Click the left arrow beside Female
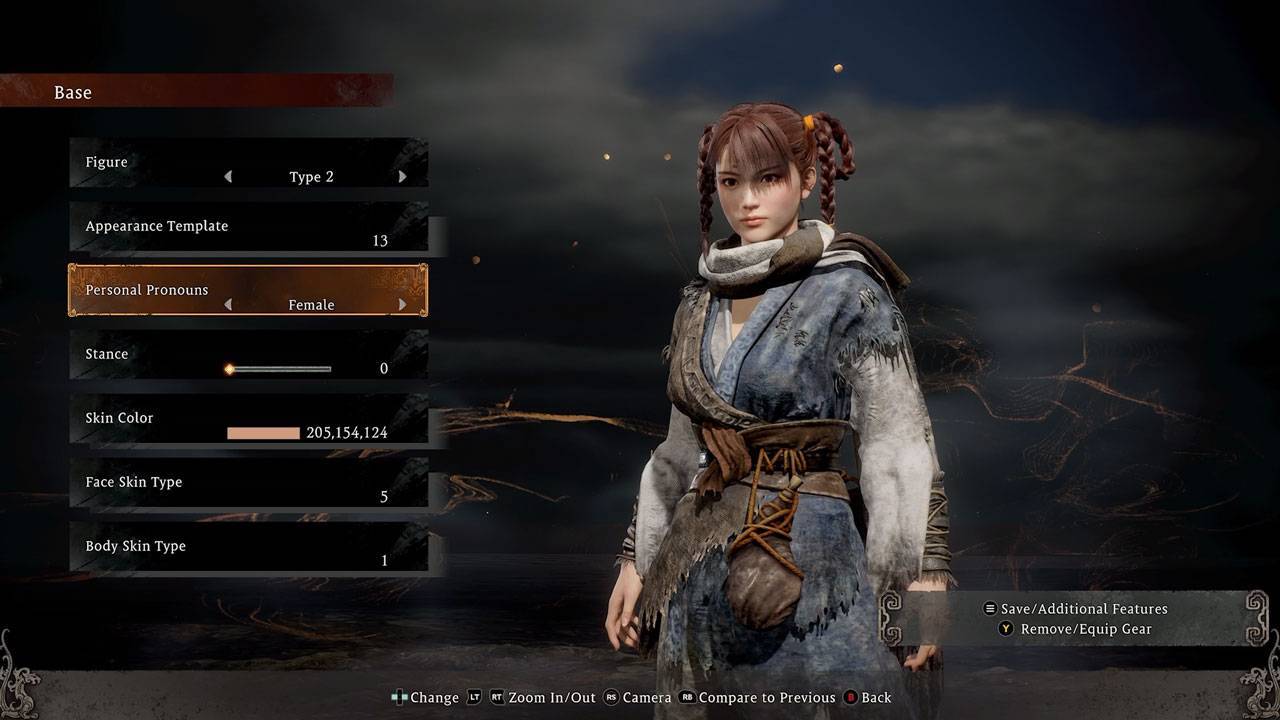 click(228, 305)
